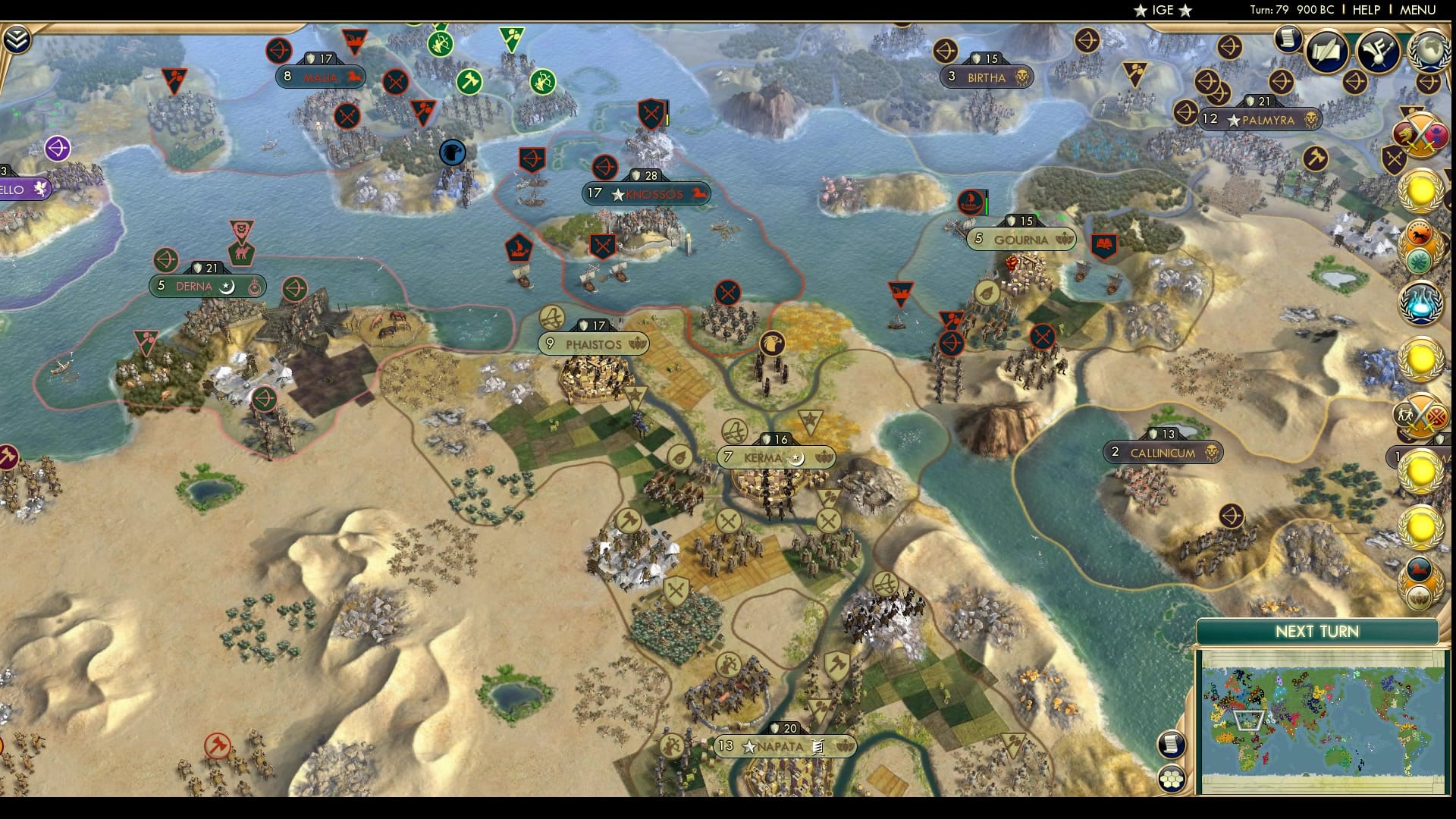Screen dimensions: 1456x819
Task: Open the MENU option at top right
Action: (x=1417, y=10)
